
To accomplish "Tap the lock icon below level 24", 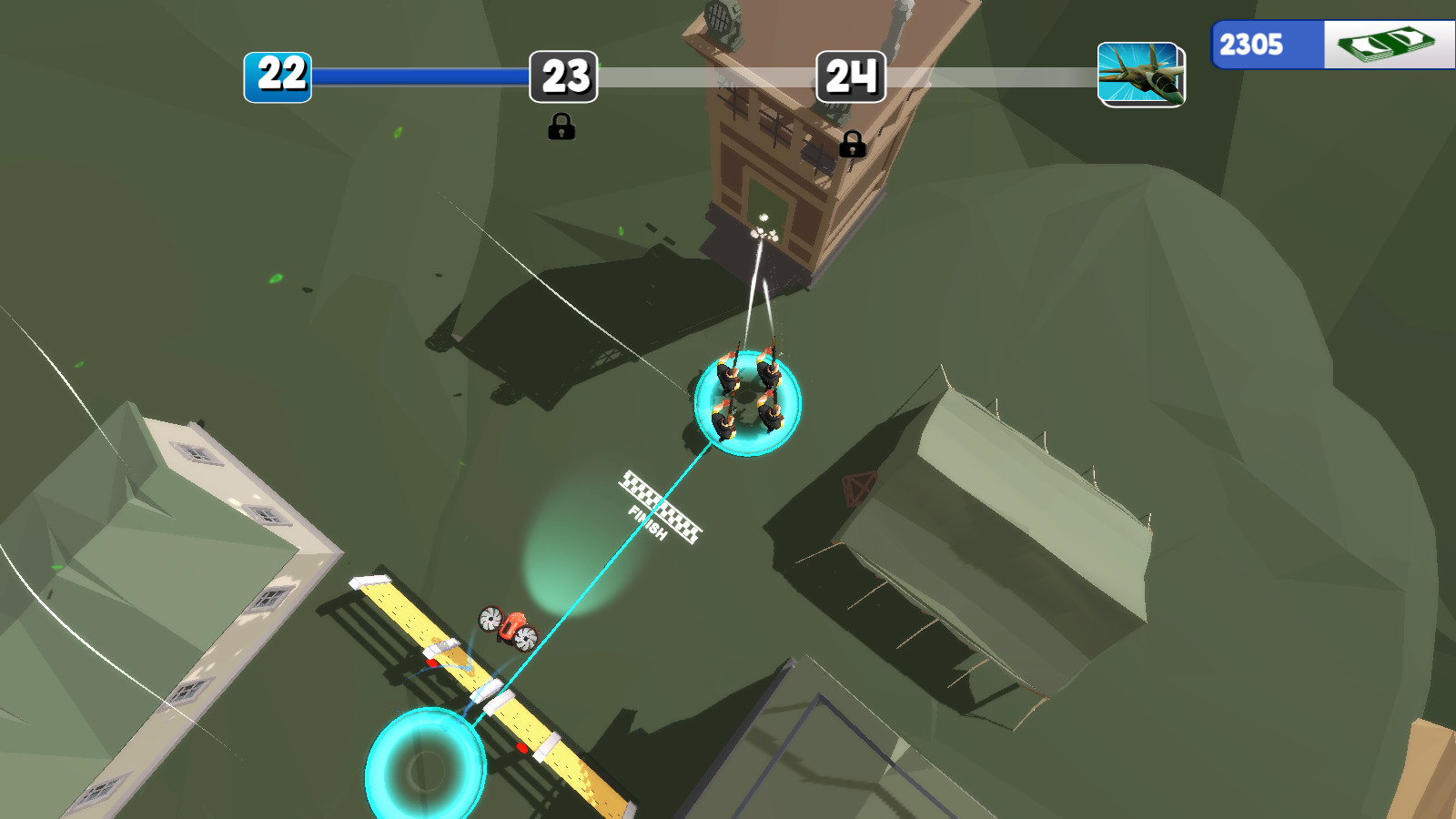I will [x=853, y=144].
